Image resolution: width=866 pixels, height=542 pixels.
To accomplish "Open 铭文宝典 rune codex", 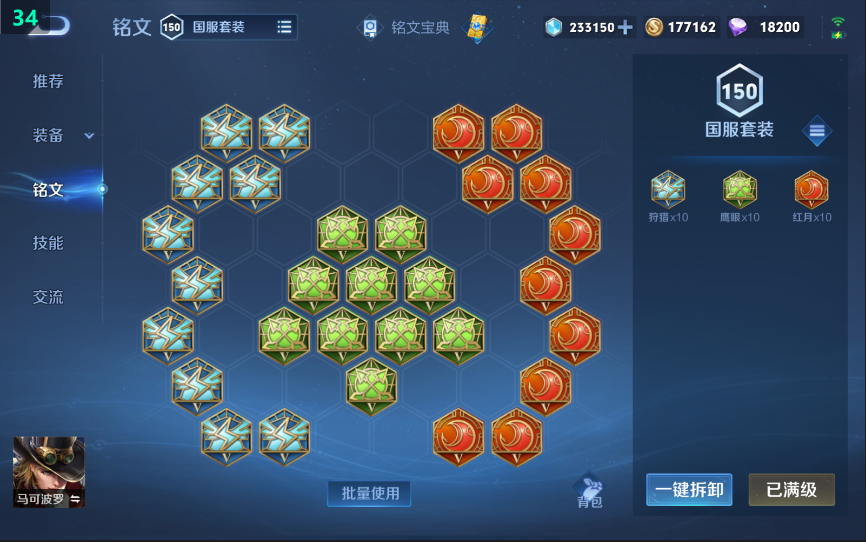I will click(x=408, y=27).
